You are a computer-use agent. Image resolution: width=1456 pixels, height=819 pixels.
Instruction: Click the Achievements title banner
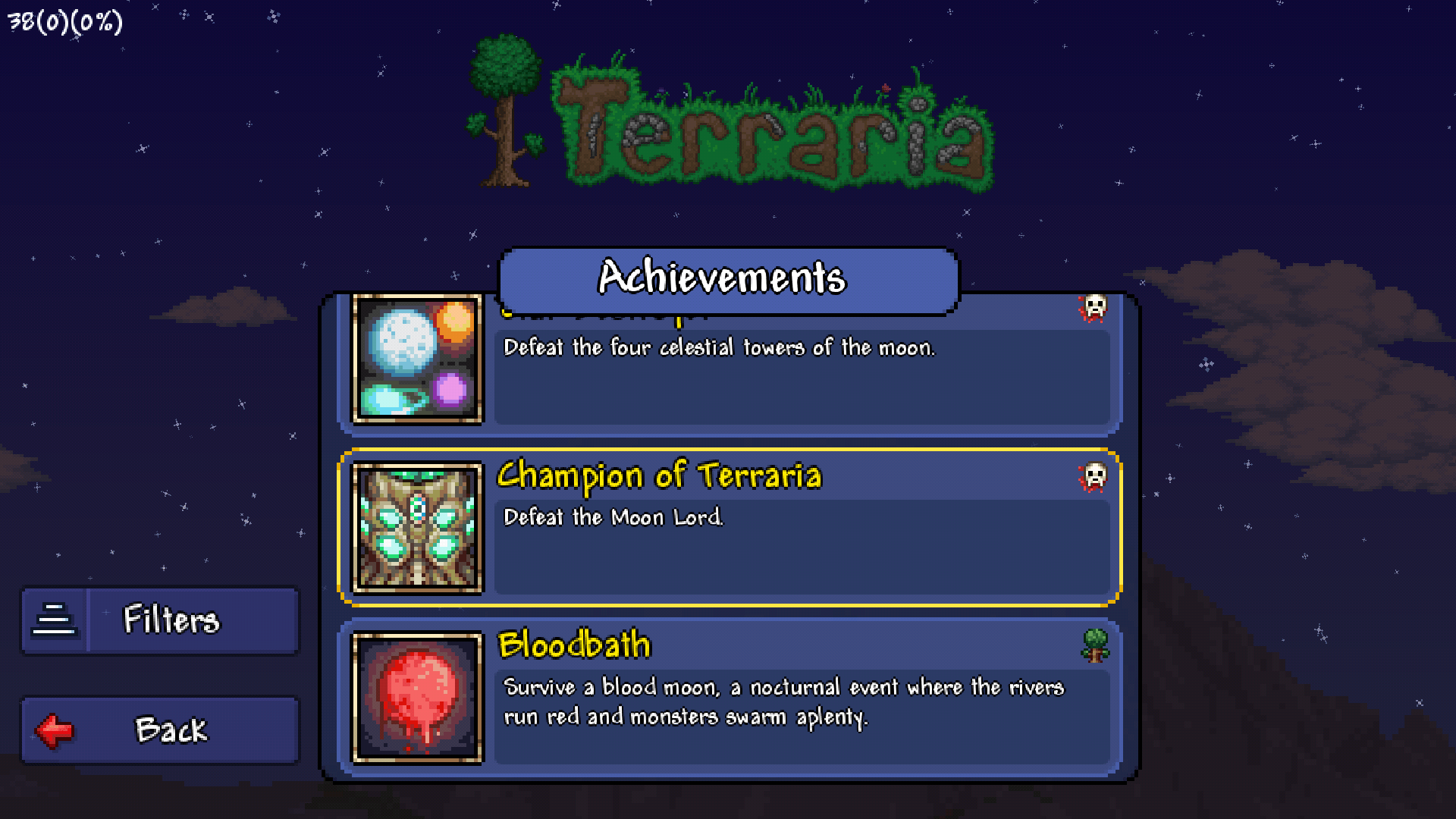pos(728,279)
